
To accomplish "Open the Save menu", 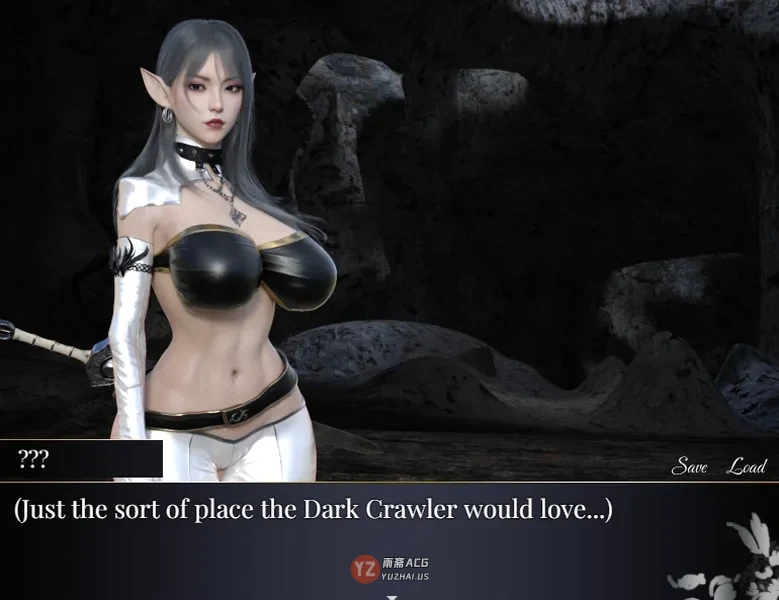I will pos(689,466).
